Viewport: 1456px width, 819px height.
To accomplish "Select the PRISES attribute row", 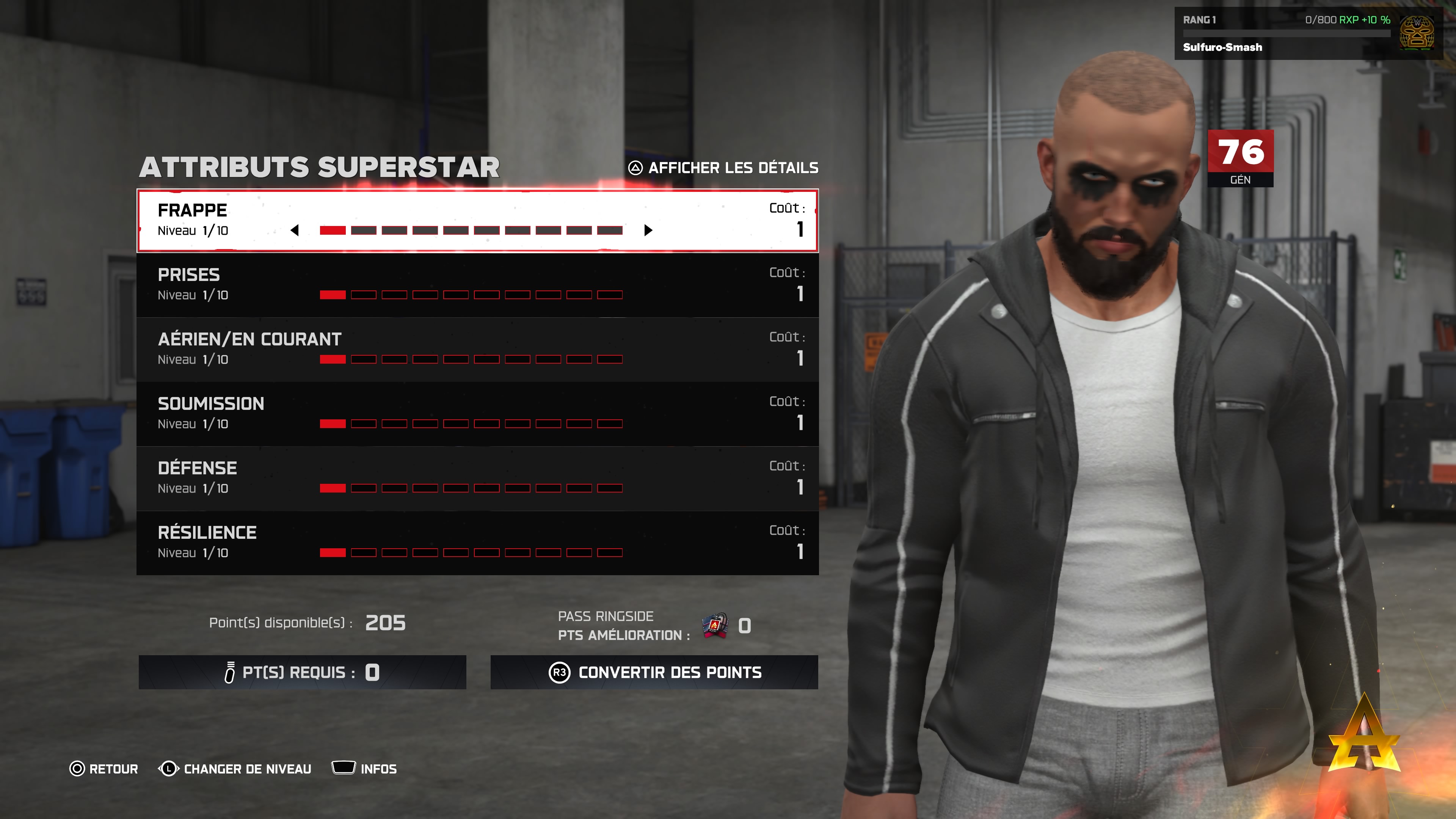I will (x=477, y=285).
